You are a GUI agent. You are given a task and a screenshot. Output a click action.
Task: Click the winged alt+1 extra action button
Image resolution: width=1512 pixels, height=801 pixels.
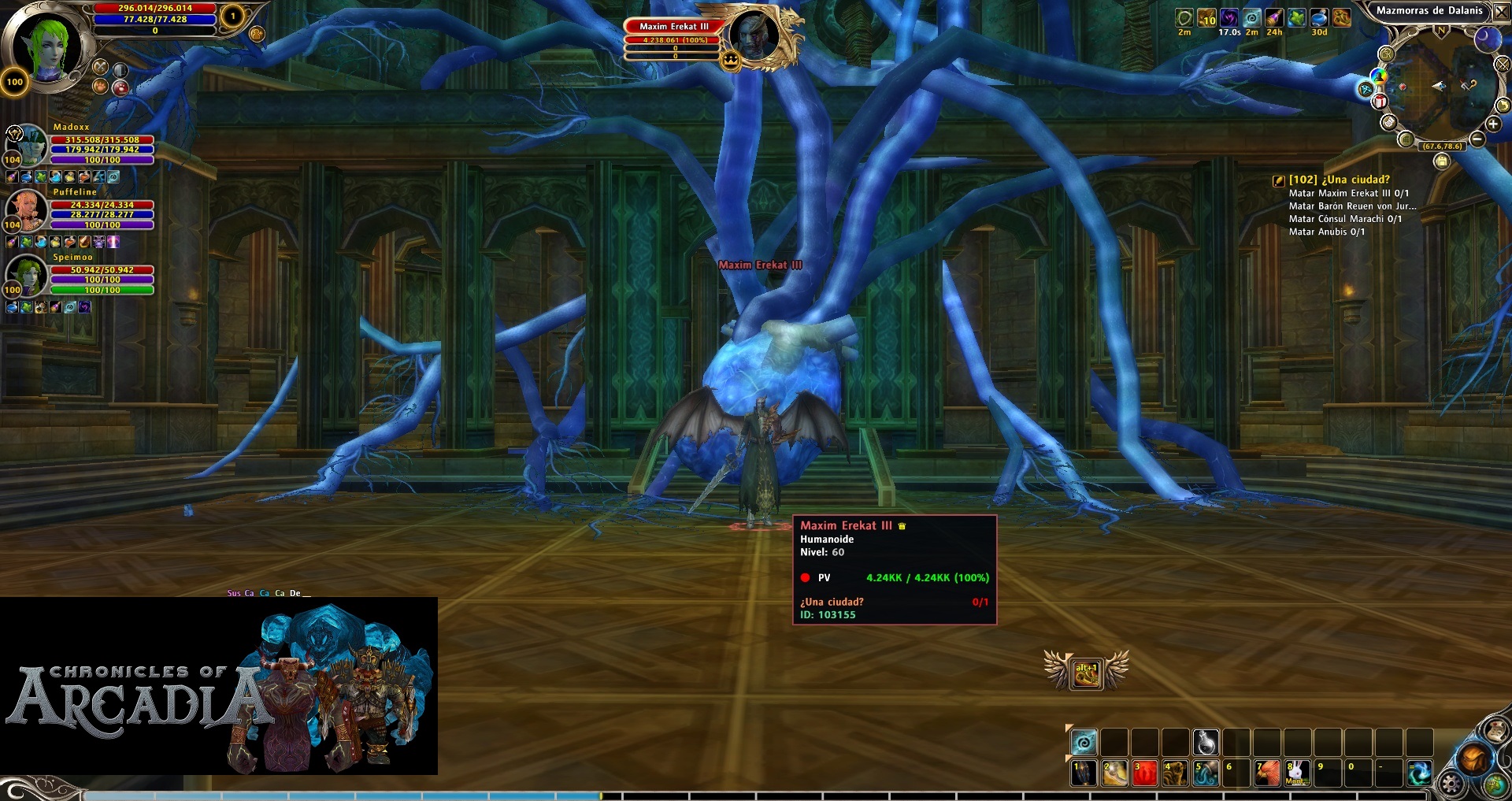(1086, 672)
